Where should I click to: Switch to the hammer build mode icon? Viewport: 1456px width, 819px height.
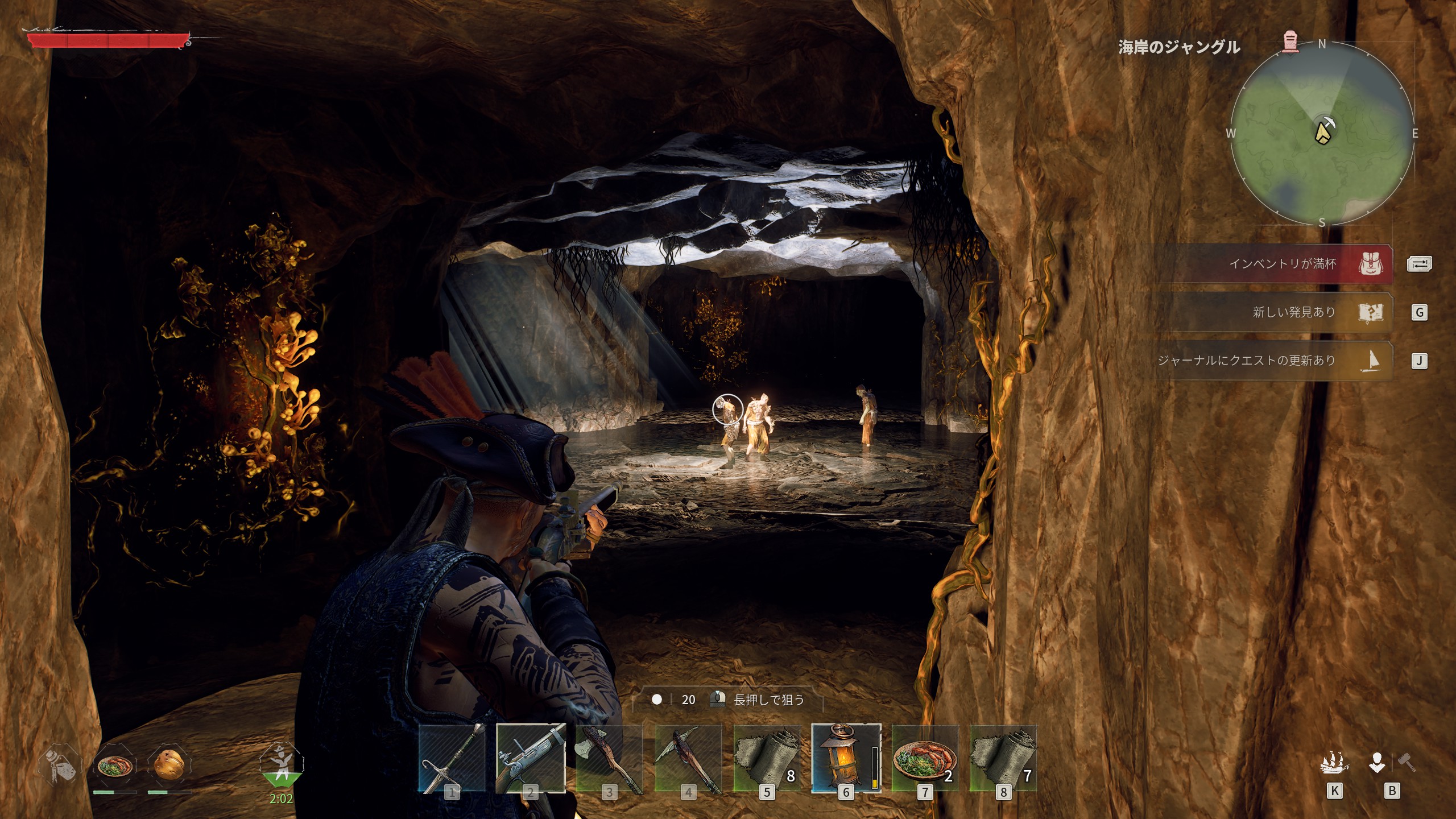click(x=1407, y=762)
